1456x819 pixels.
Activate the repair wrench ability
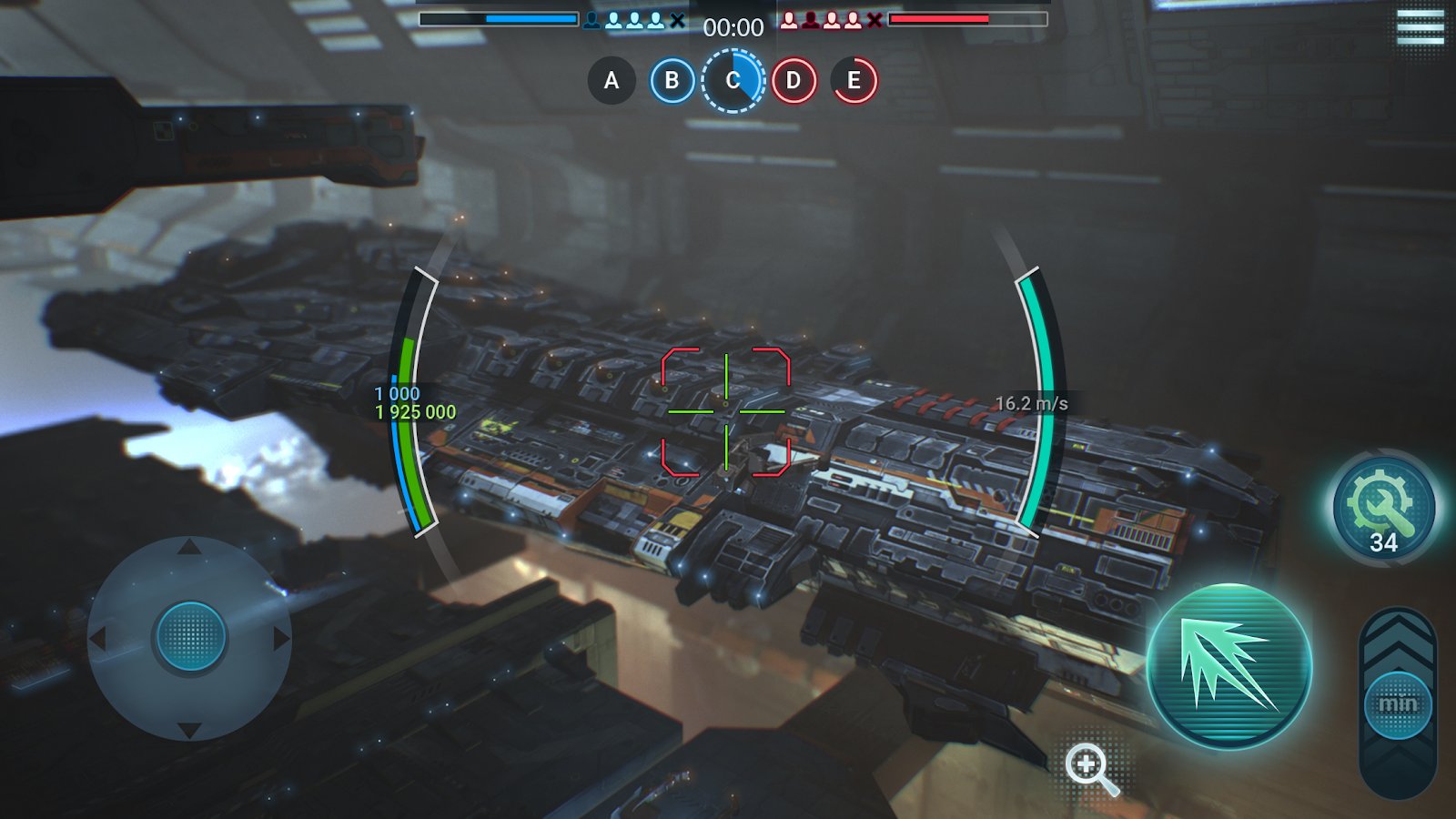1383,508
